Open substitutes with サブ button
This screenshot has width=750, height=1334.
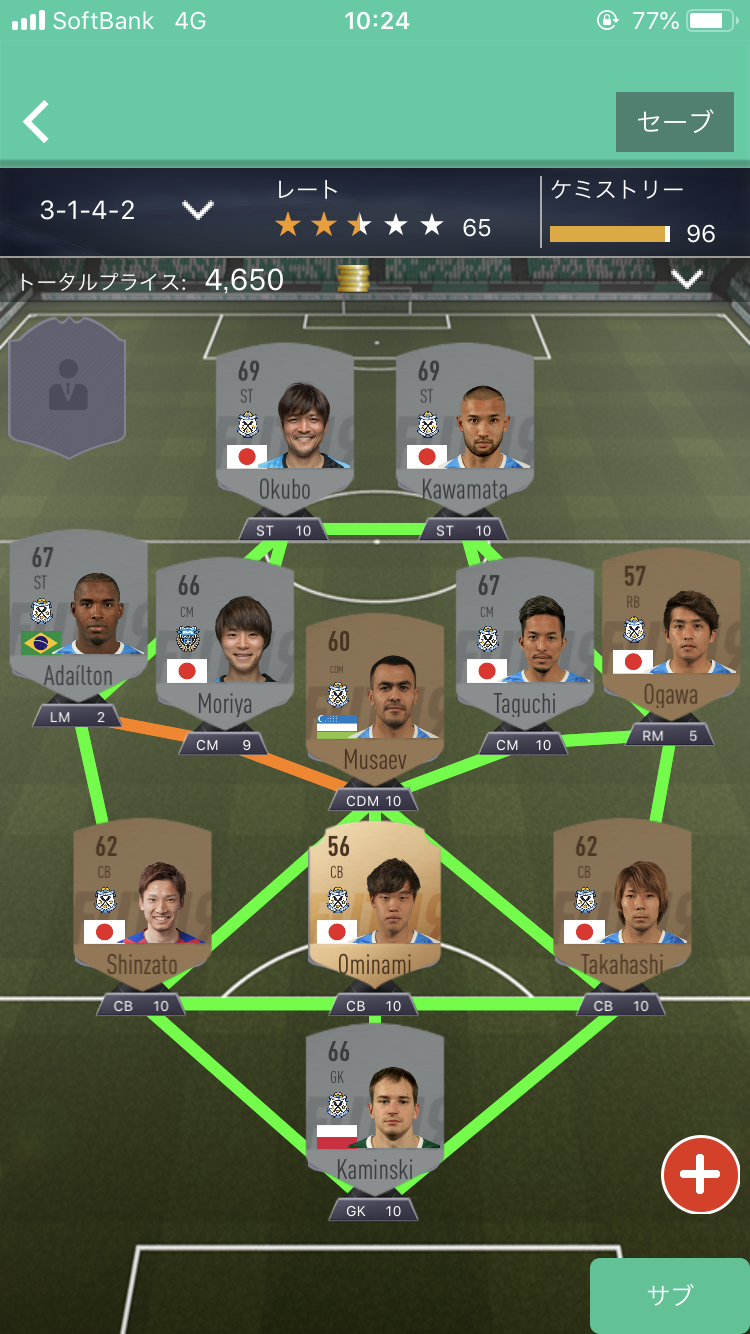(x=669, y=1296)
